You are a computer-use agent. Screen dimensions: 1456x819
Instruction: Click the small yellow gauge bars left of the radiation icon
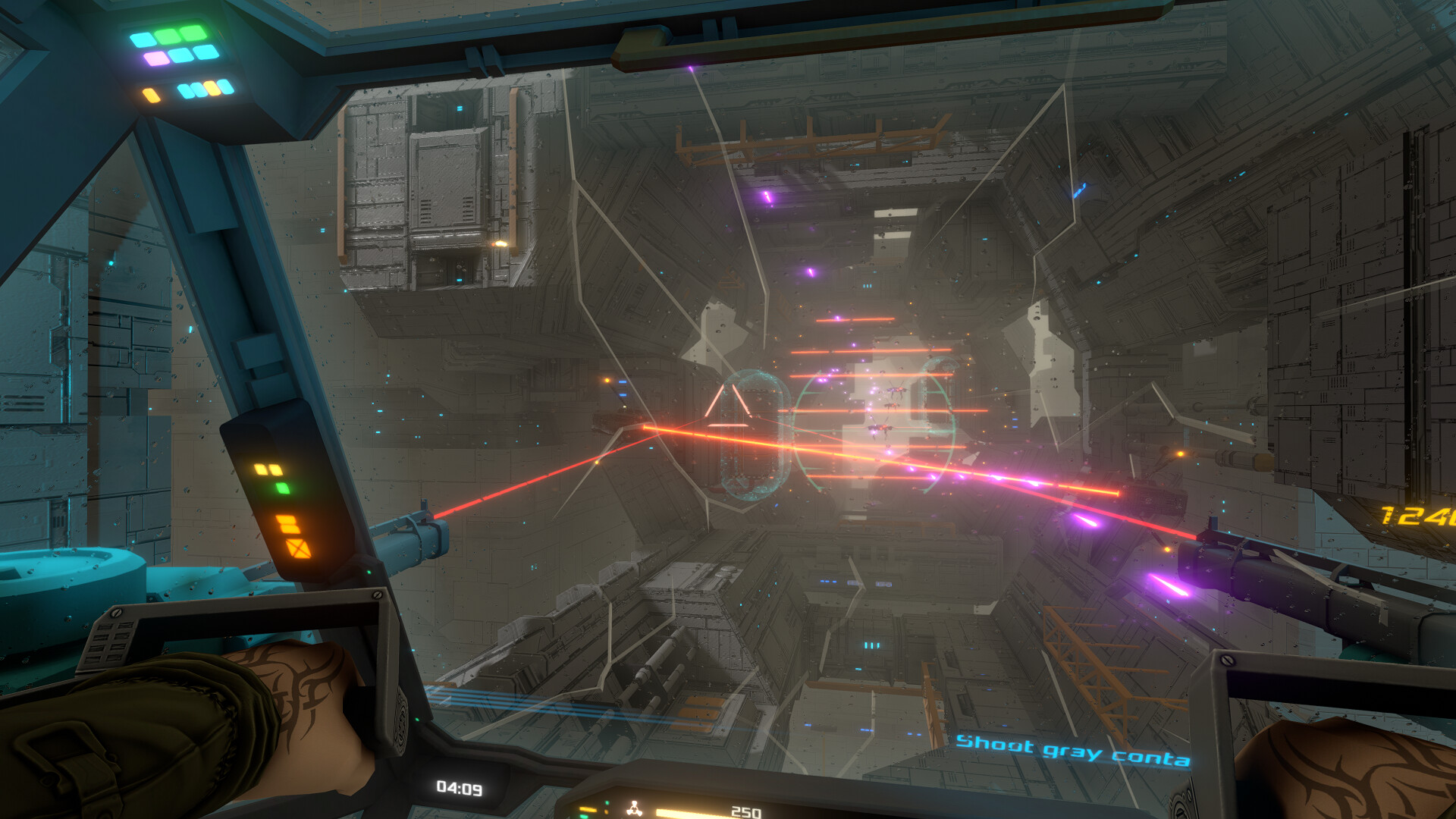point(588,809)
